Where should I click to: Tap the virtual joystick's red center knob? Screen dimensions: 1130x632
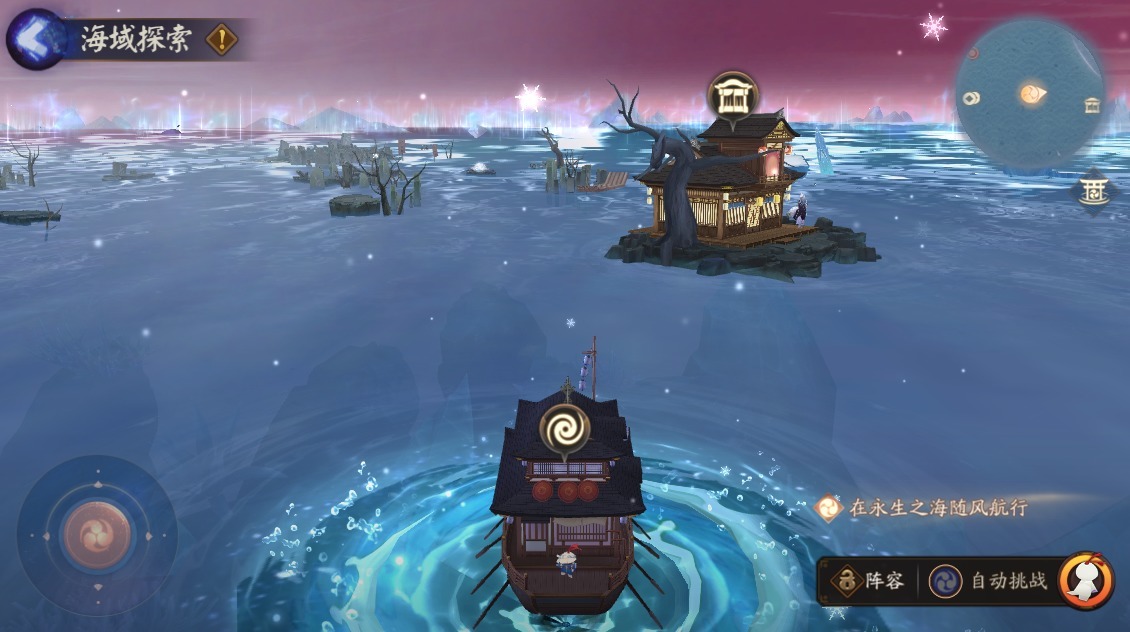[x=97, y=535]
